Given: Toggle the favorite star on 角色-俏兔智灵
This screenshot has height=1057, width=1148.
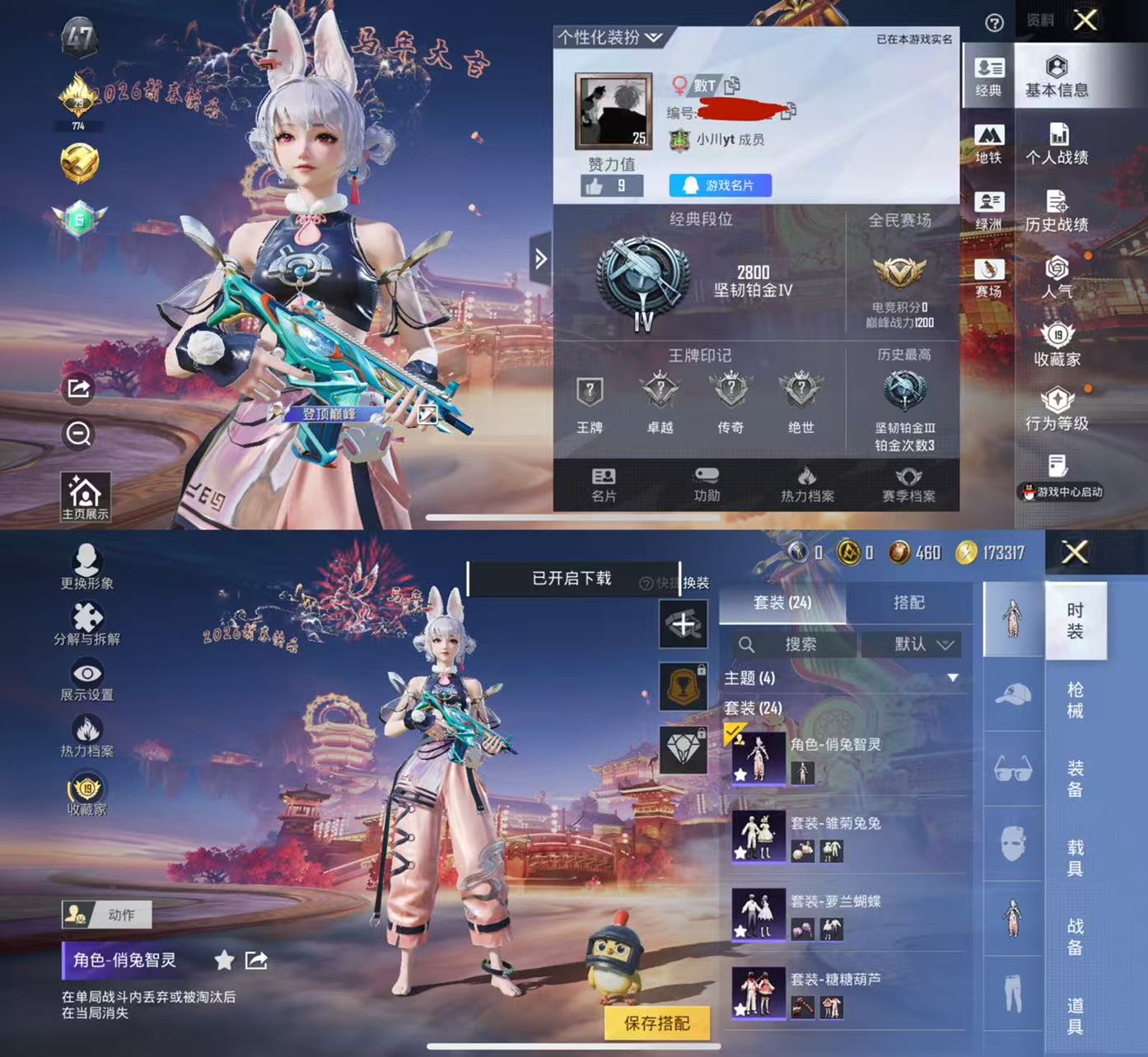Looking at the screenshot, I should pos(222,960).
